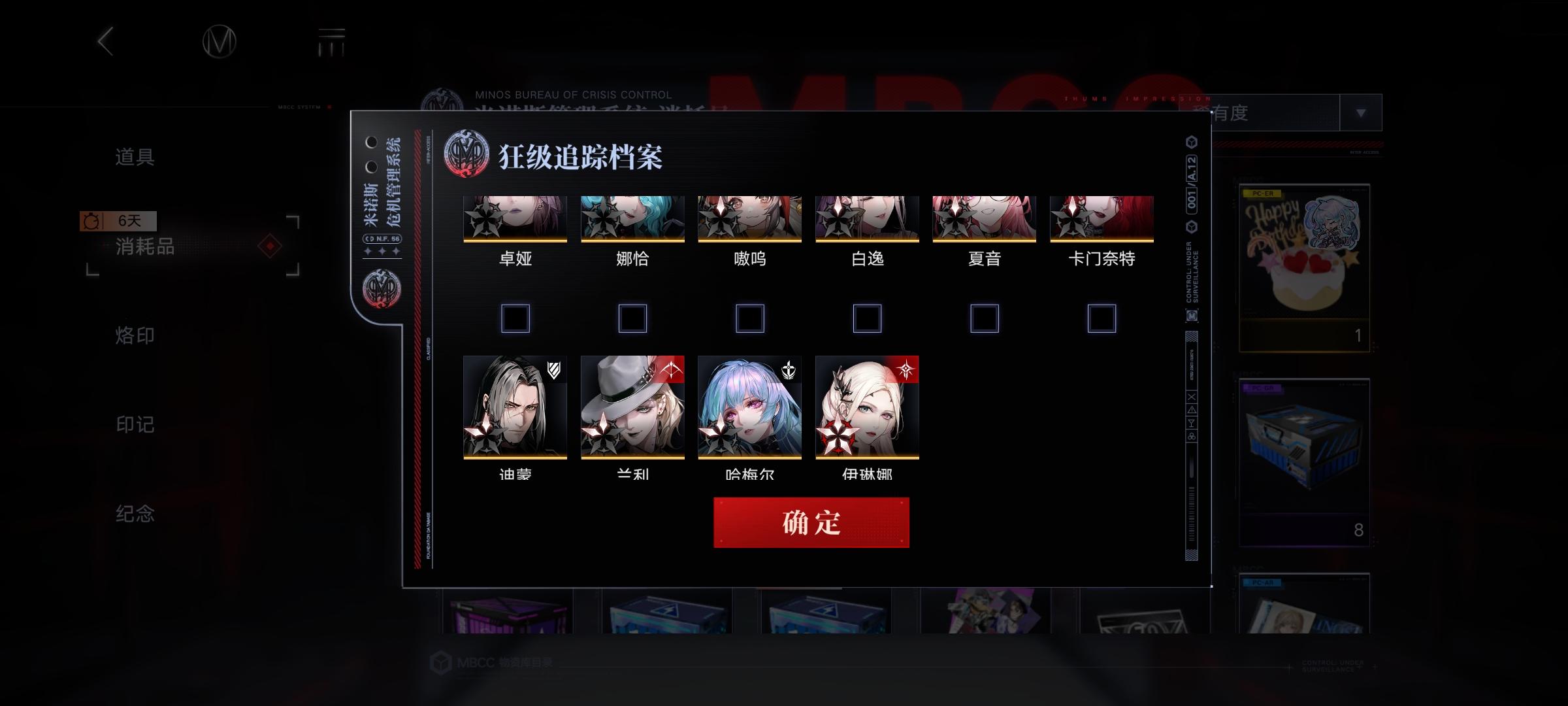The width and height of the screenshot is (1568, 706).
Task: Click the MBCC medallion beside the dialog title
Action: point(465,154)
